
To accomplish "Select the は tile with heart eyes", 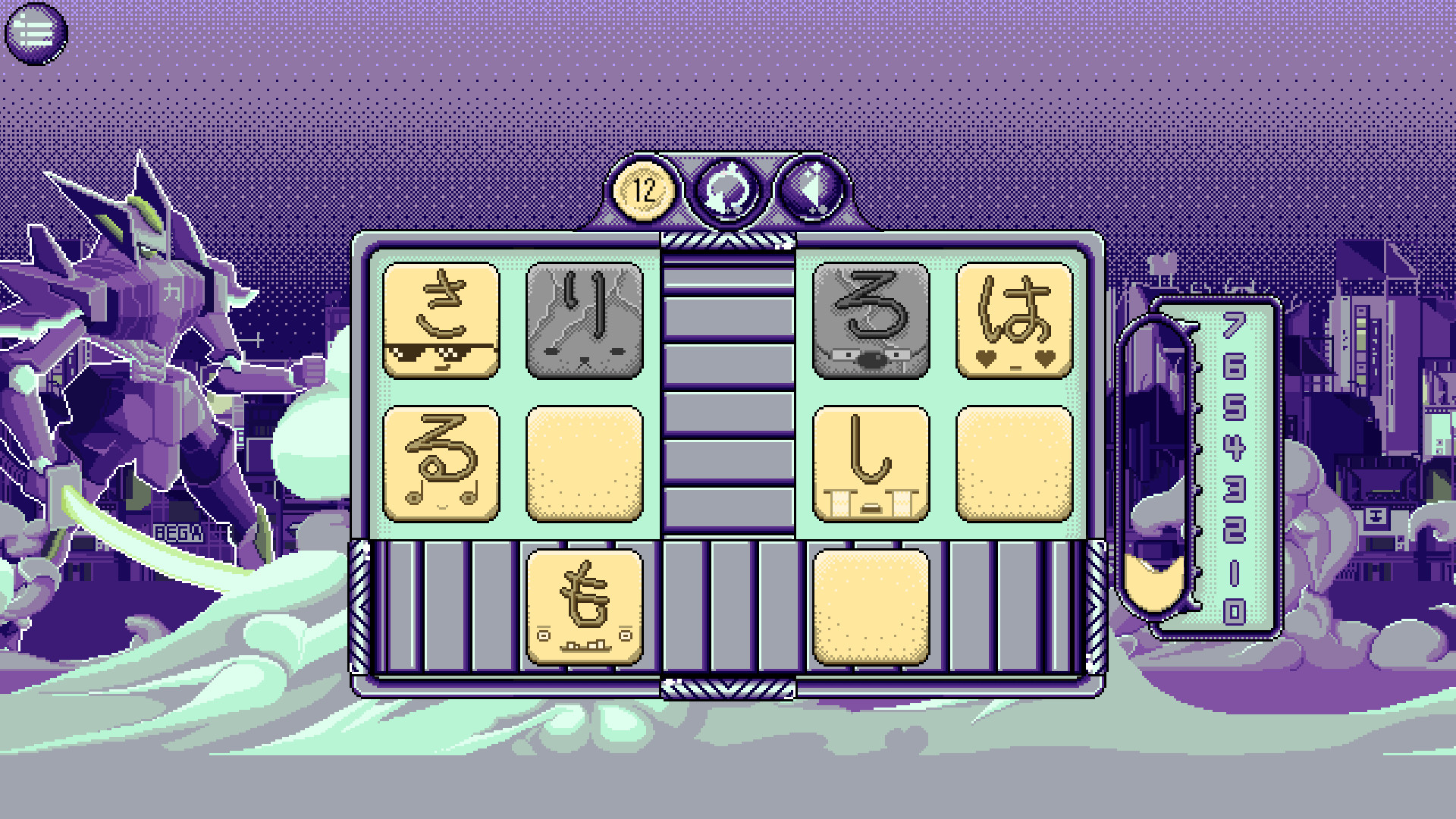I will [x=1012, y=321].
